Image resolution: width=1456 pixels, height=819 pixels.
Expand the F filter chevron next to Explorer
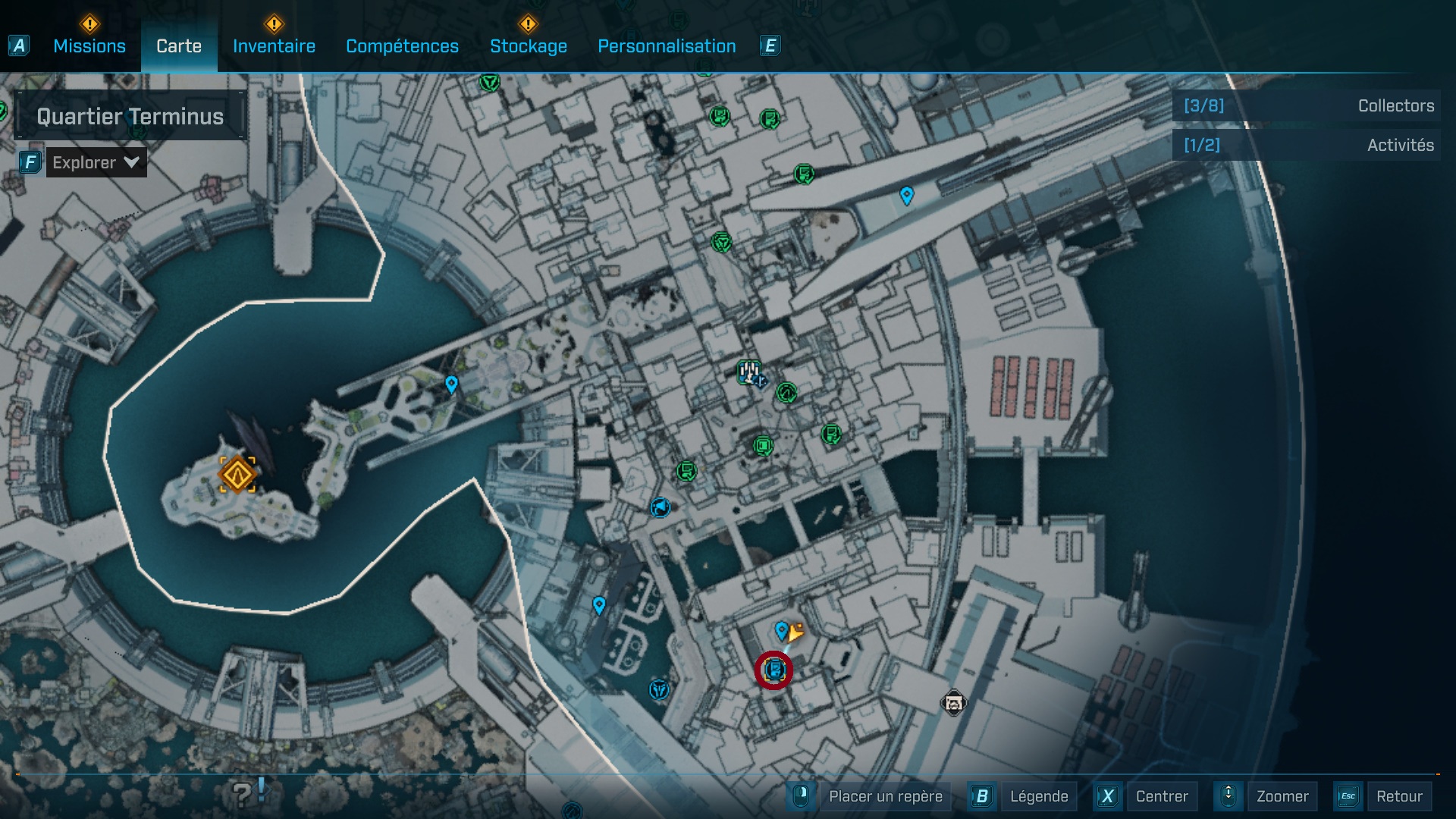point(130,162)
